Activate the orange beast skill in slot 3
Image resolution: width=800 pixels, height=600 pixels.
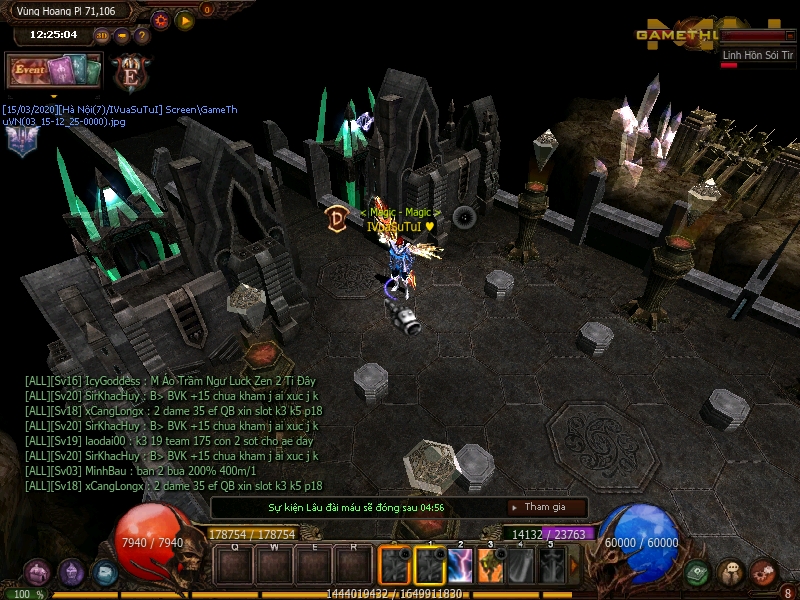[x=491, y=566]
